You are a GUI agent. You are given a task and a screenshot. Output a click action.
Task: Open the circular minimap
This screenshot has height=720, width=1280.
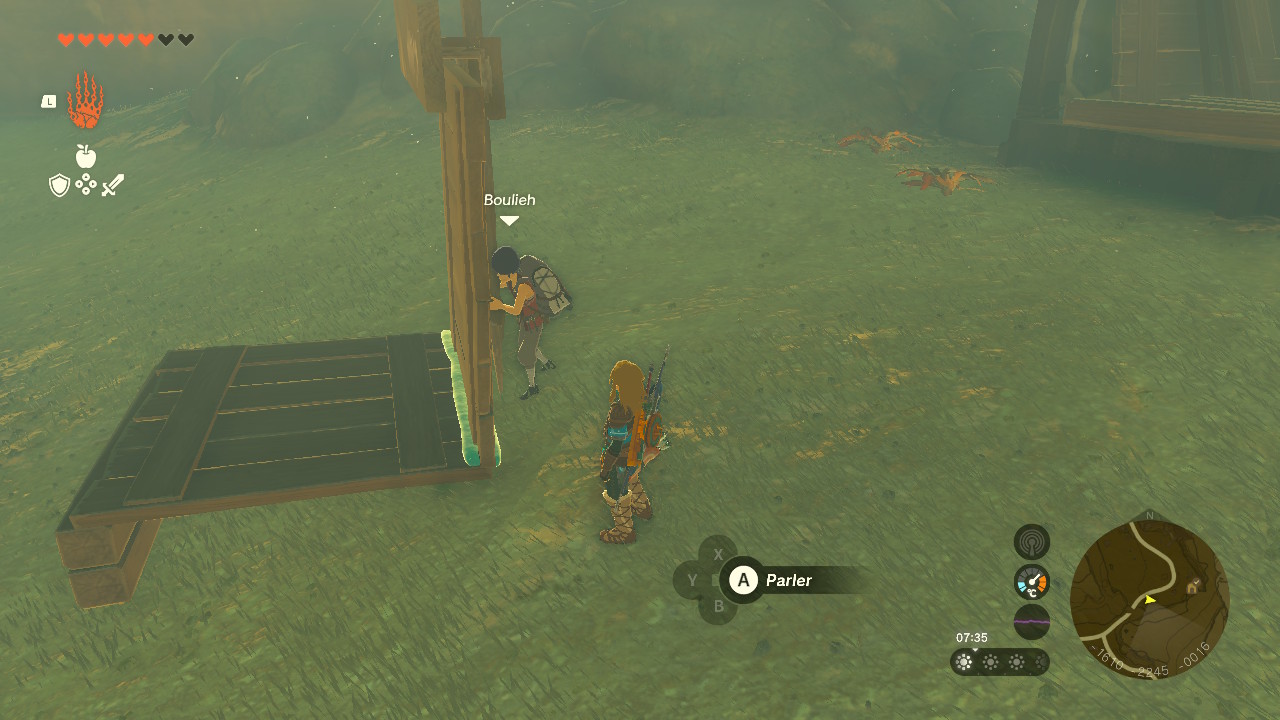click(x=1149, y=599)
